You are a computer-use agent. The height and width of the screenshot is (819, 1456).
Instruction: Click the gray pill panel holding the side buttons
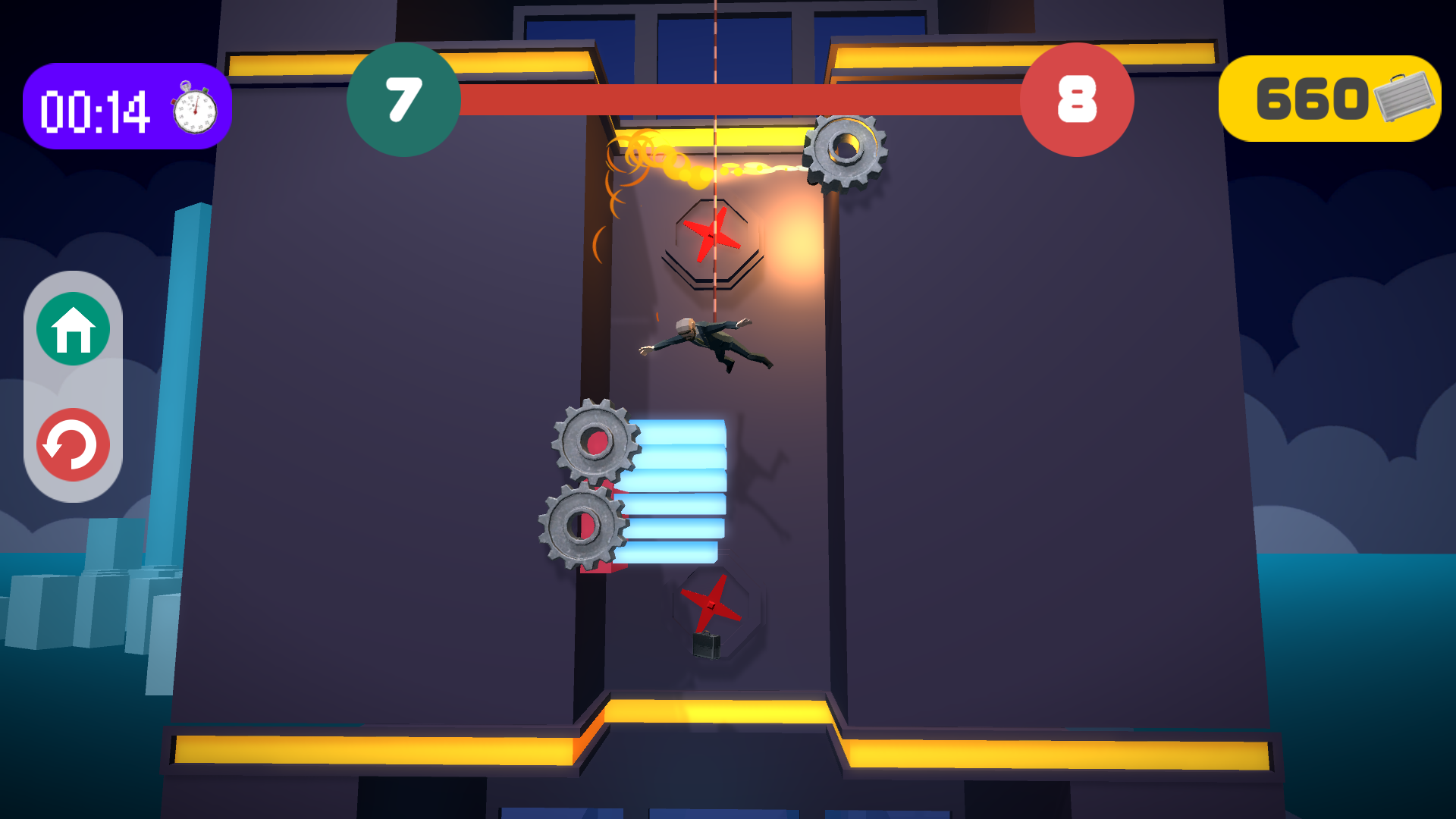pyautogui.click(x=72, y=388)
